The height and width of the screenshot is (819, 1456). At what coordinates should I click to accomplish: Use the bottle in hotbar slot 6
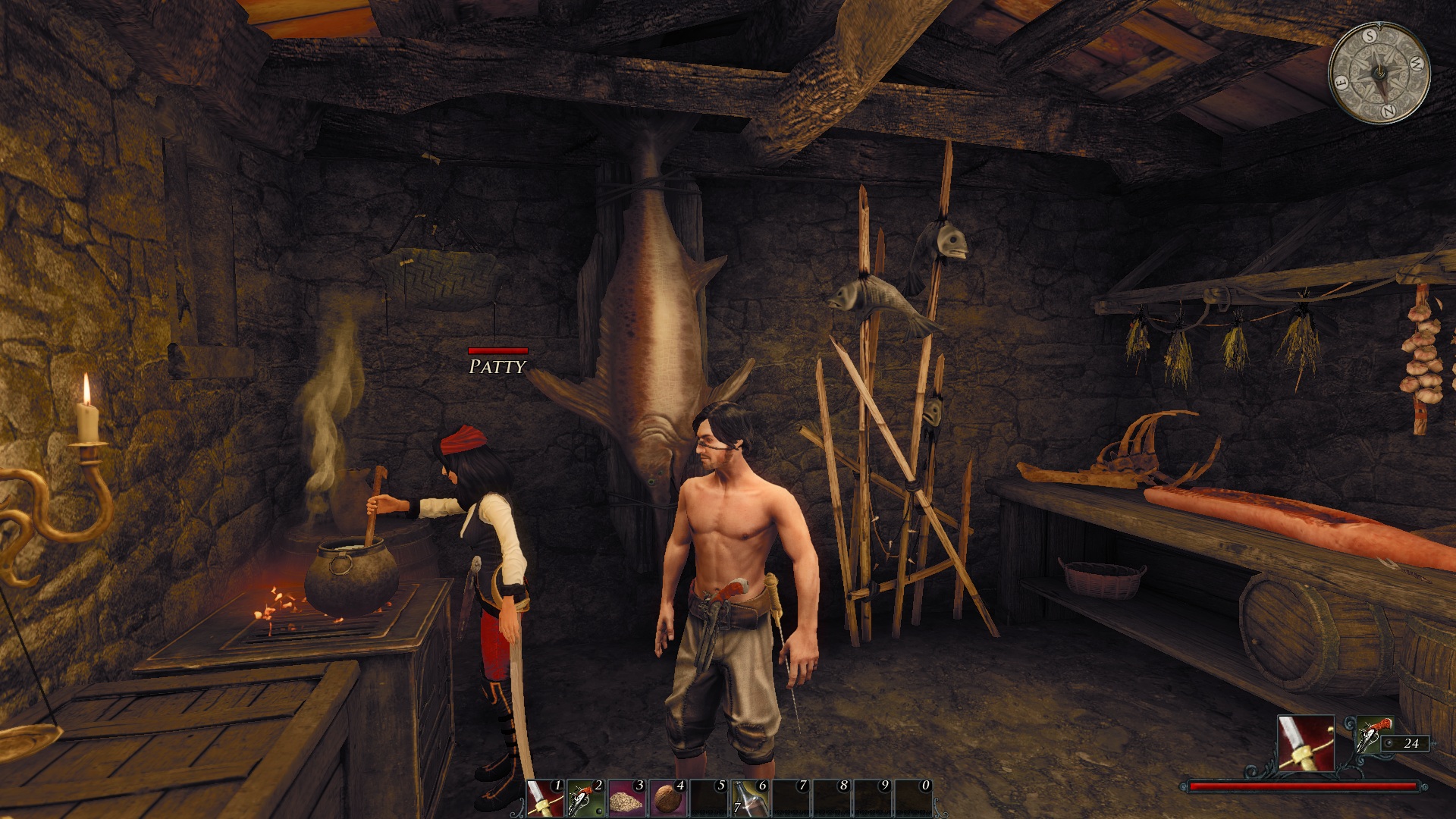(750, 798)
